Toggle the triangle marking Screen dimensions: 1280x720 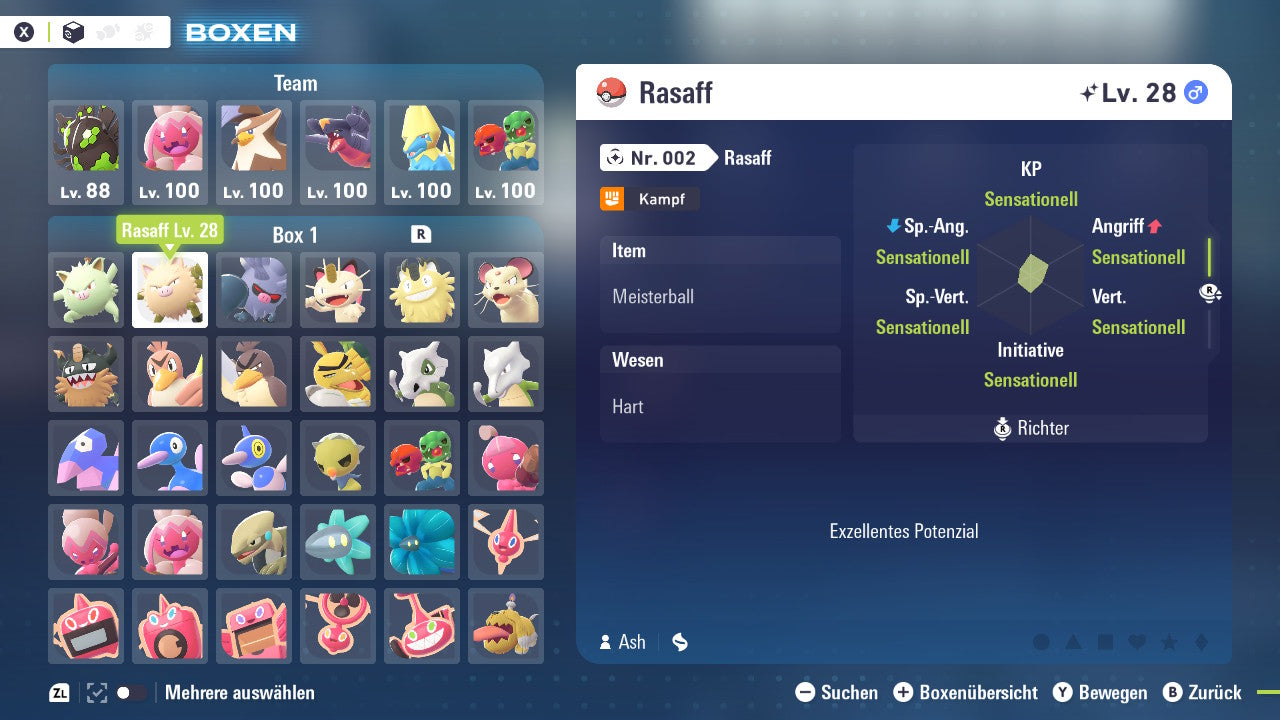pos(1073,642)
